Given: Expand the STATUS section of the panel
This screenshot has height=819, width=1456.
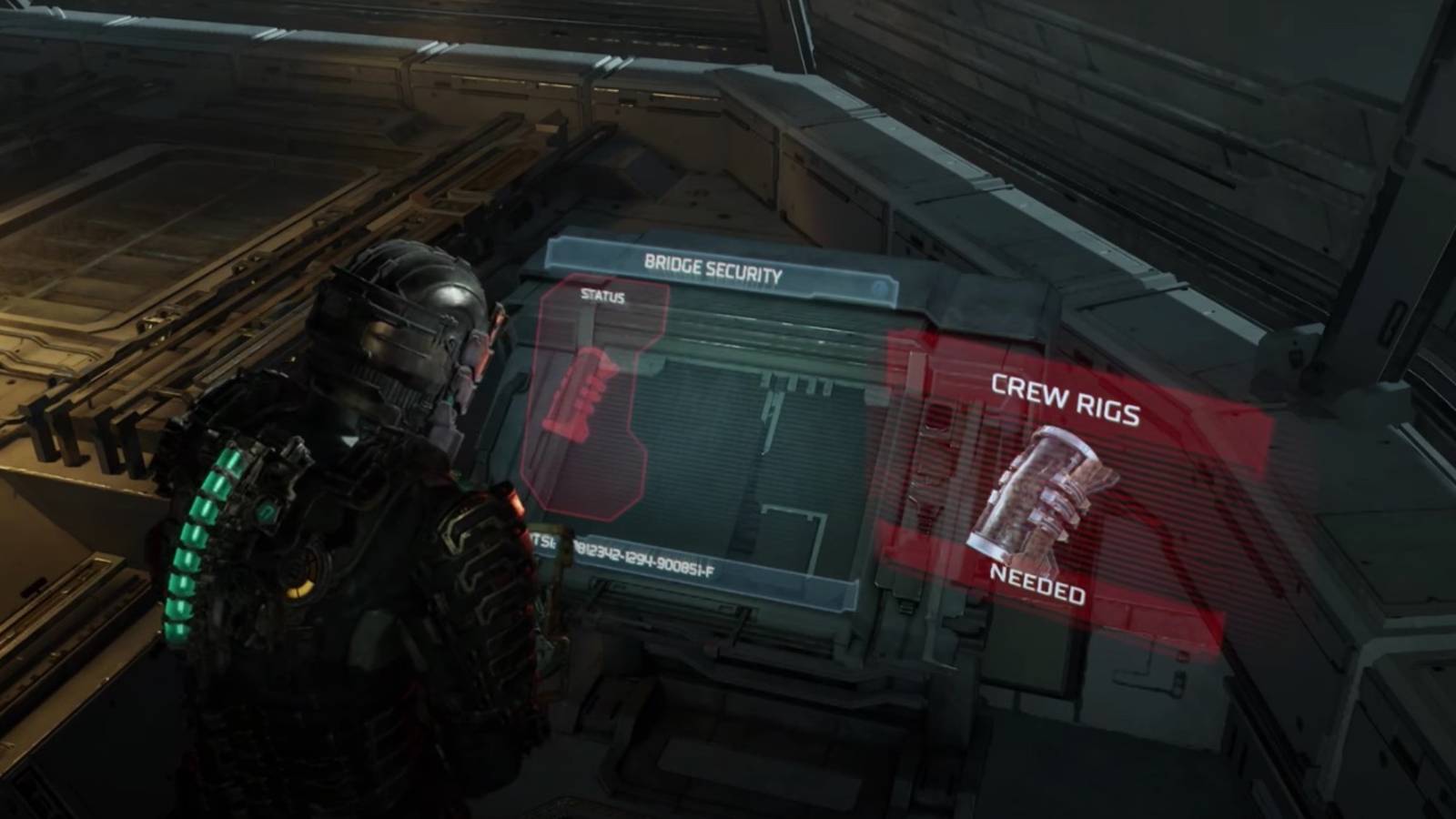Looking at the screenshot, I should (602, 296).
